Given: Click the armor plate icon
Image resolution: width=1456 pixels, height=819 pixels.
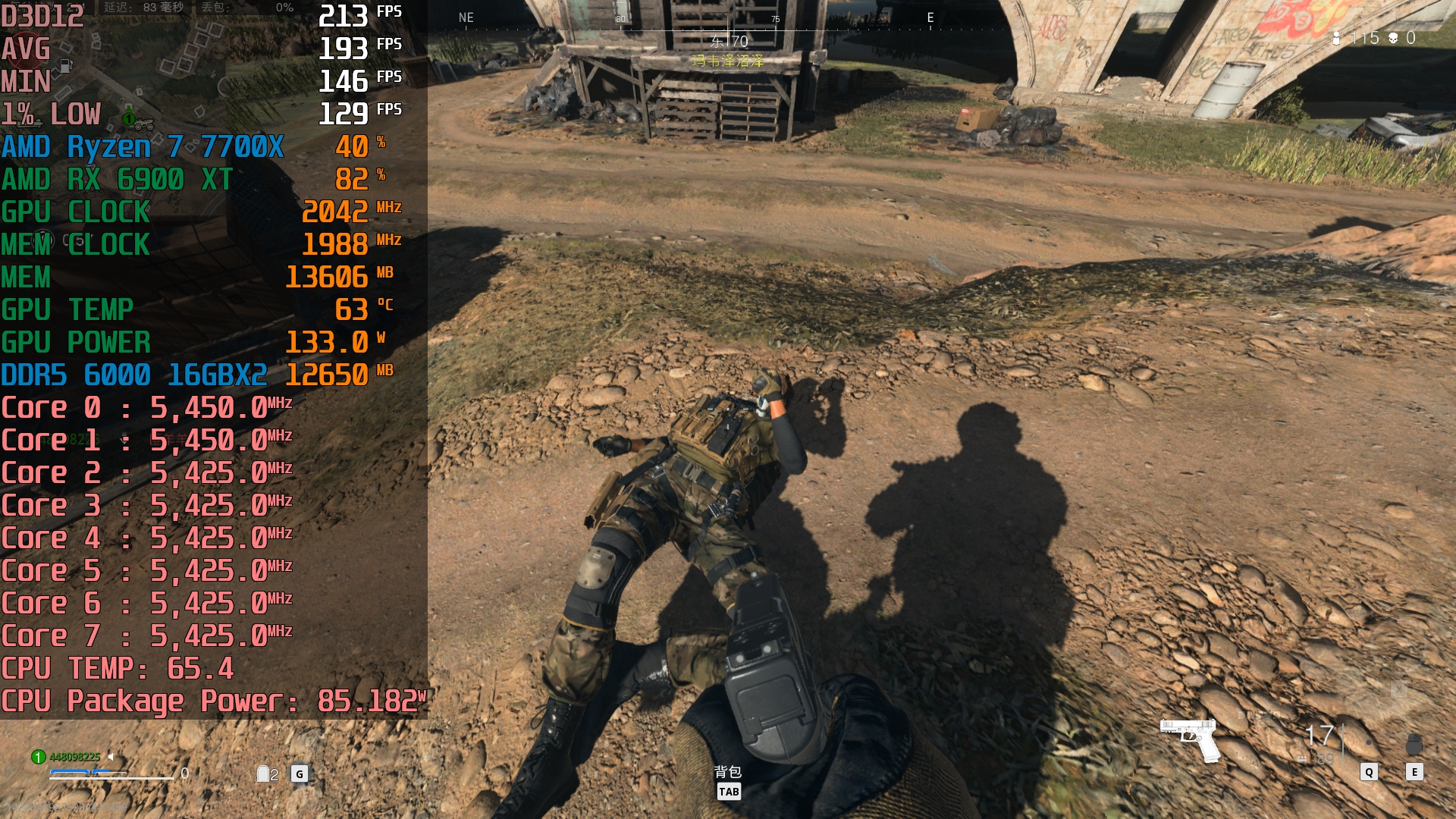Looking at the screenshot, I should tap(263, 773).
